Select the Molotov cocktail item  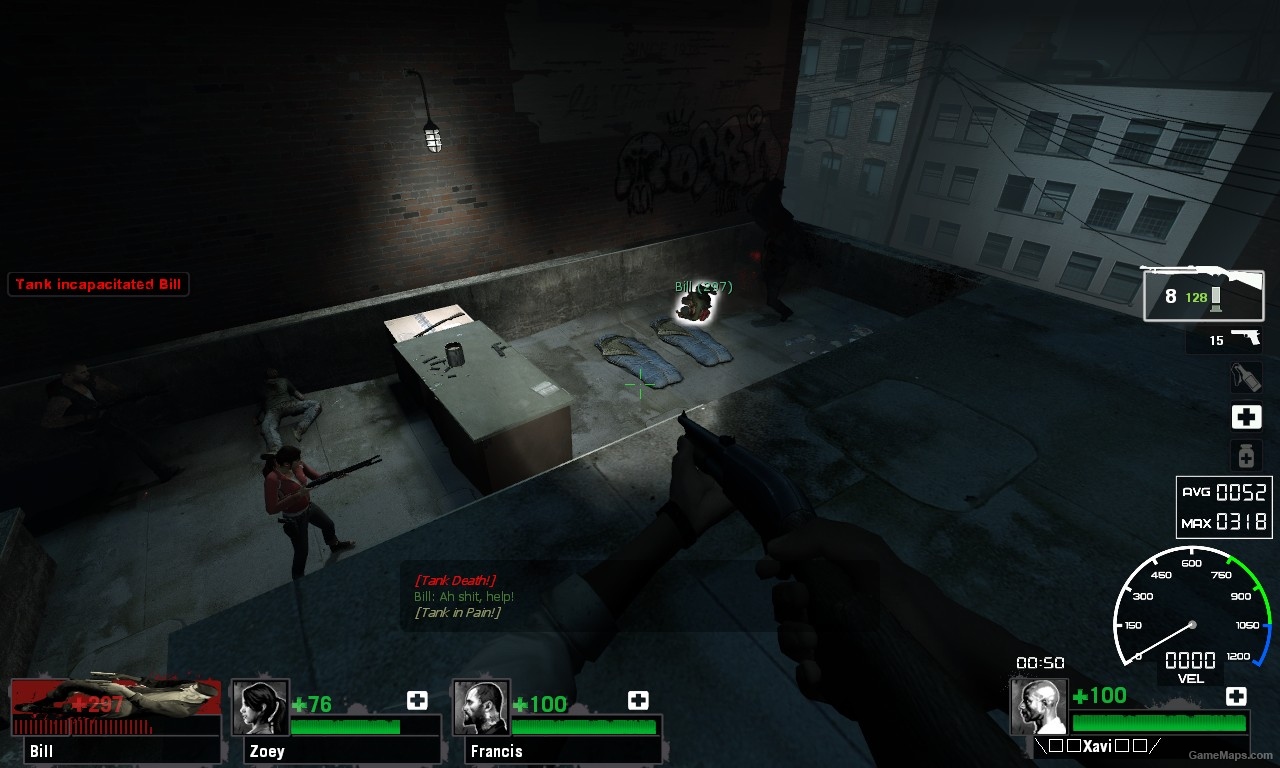(1245, 379)
